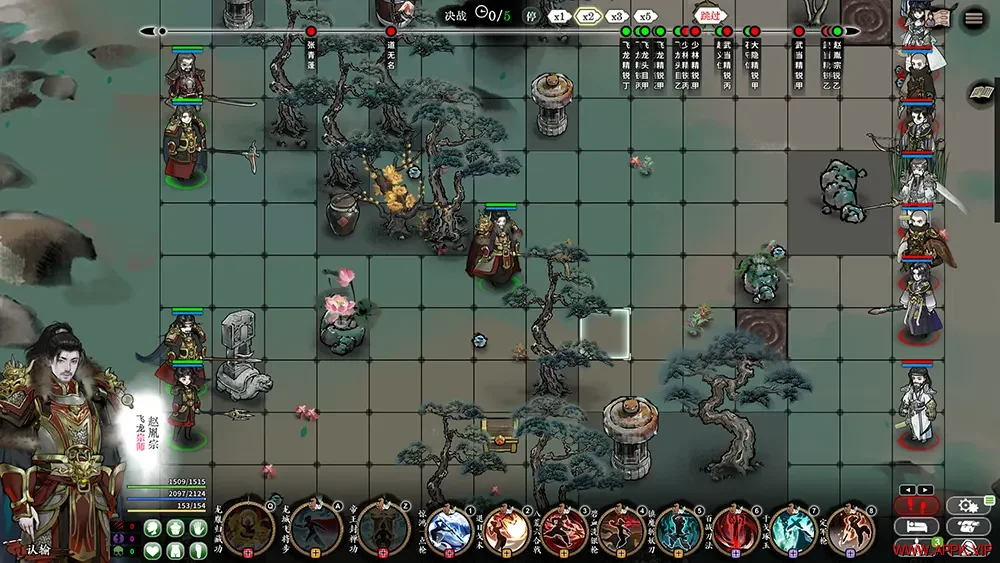The width and height of the screenshot is (1000, 563).
Task: Open the hamburger main menu
Action: (x=973, y=19)
